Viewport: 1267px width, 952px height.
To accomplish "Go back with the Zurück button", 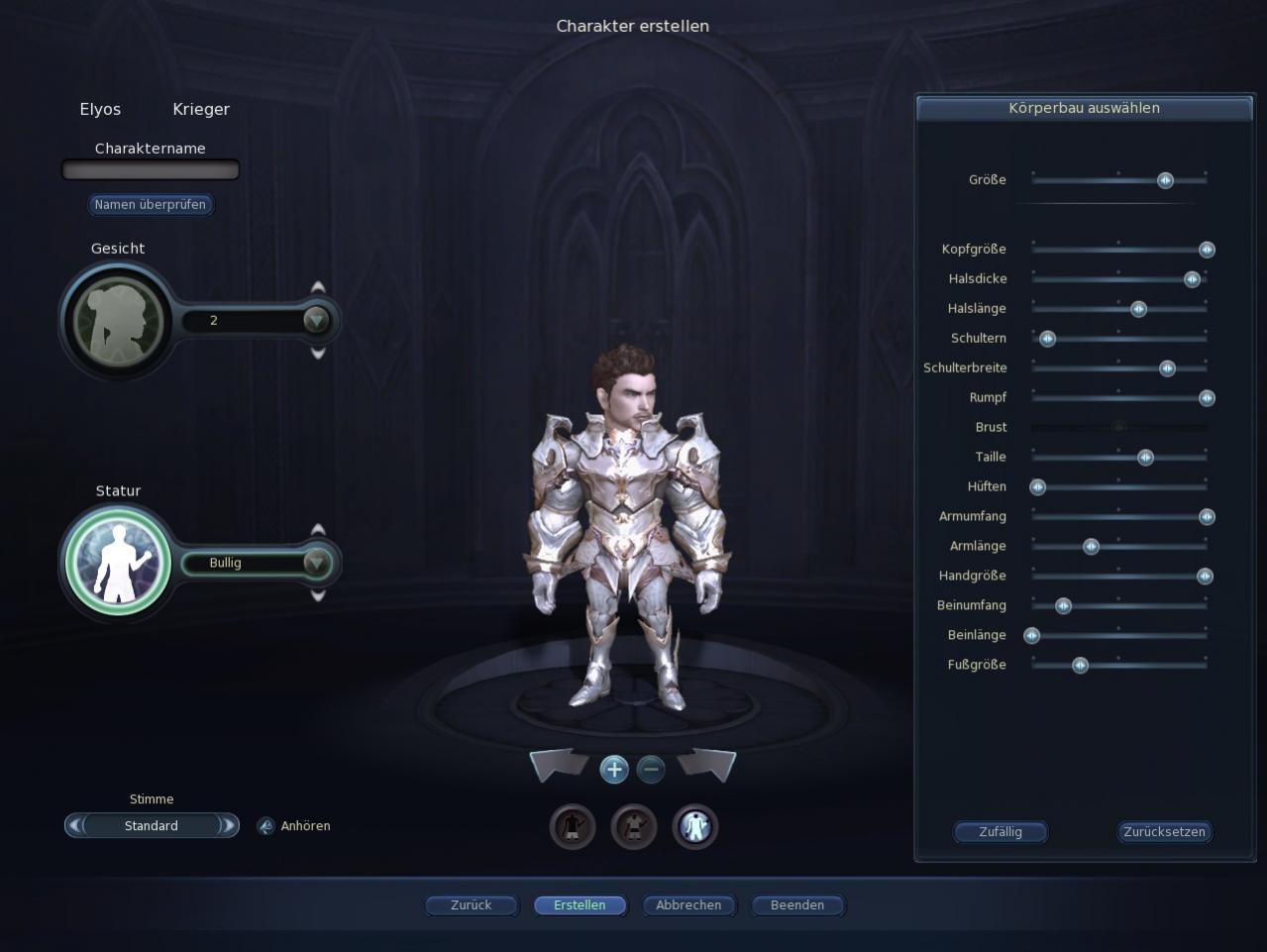I will click(472, 905).
